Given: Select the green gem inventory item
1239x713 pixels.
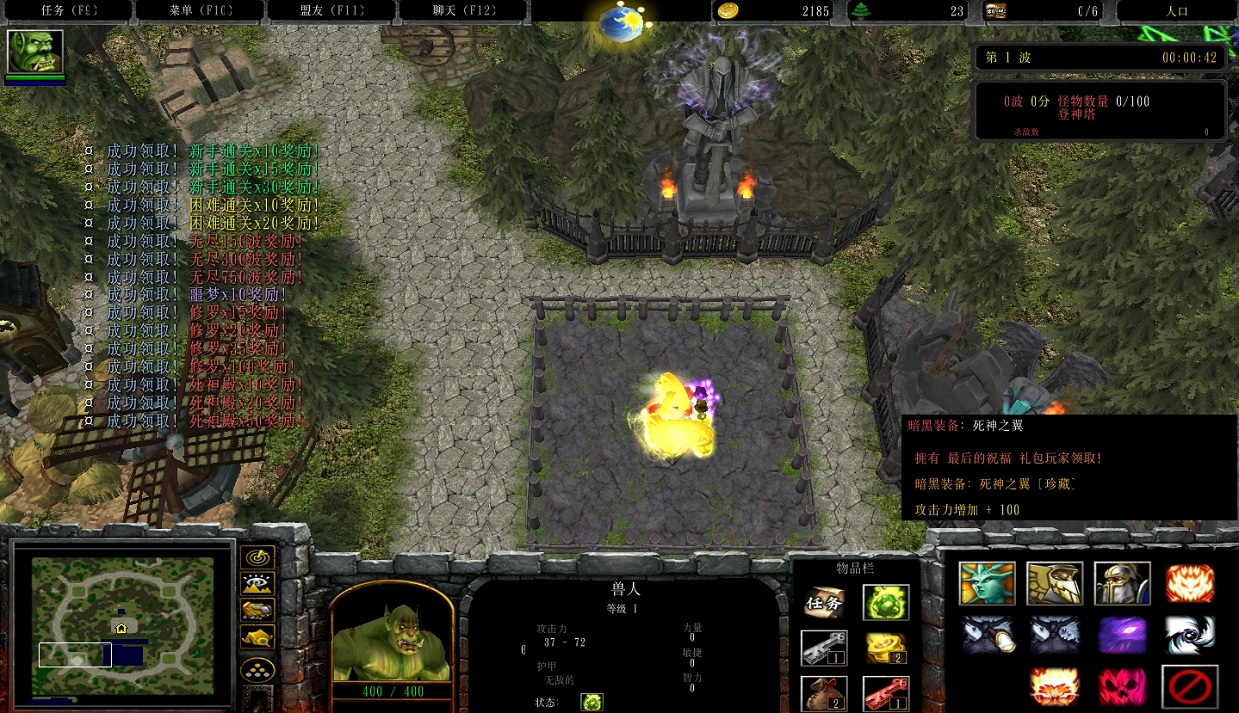Looking at the screenshot, I should 885,602.
